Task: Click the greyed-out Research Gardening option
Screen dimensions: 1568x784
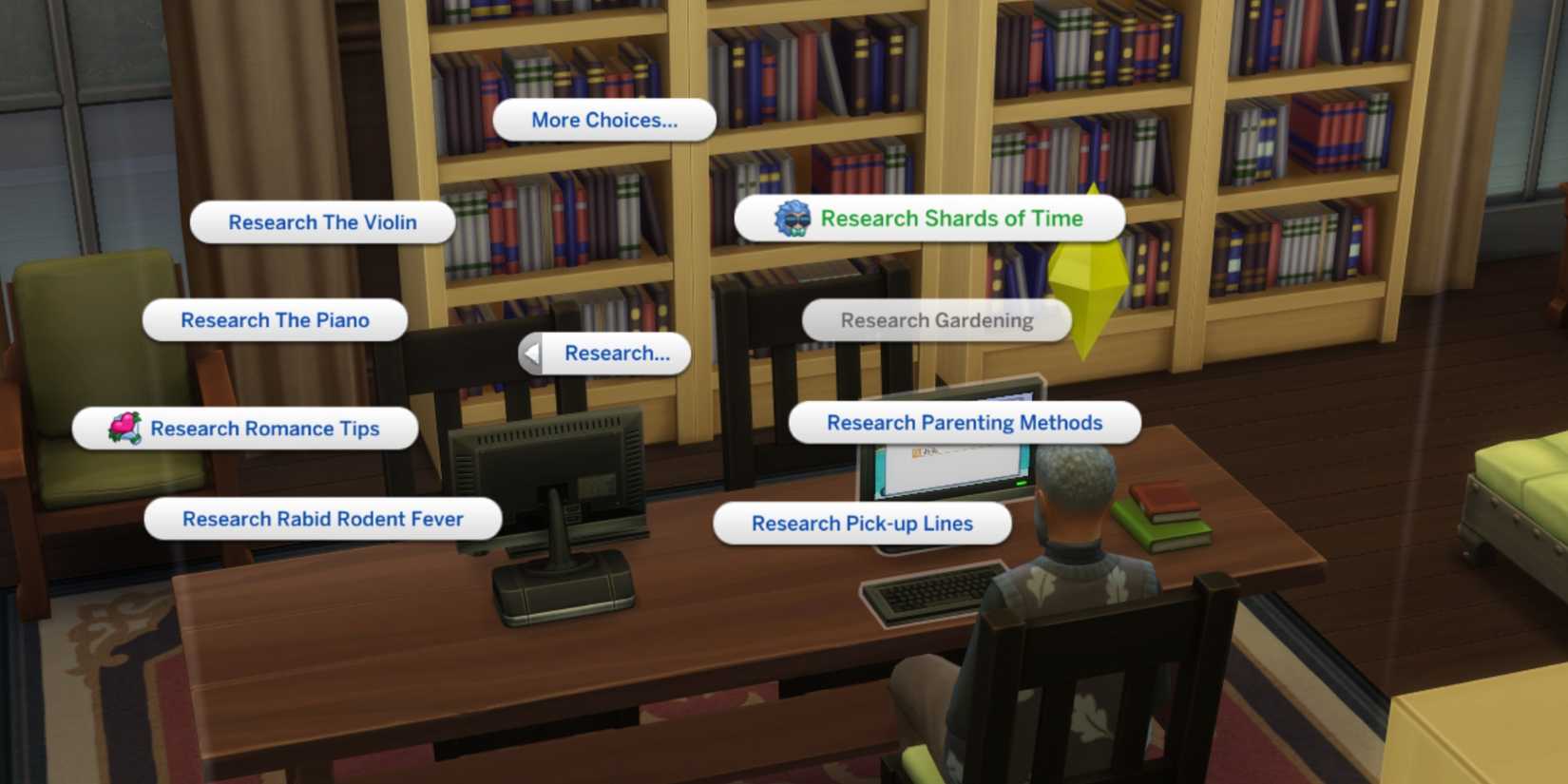Action: pyautogui.click(x=936, y=320)
